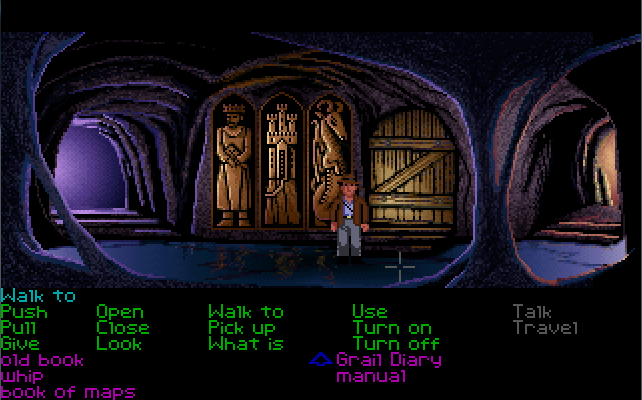Select the Use verb
This screenshot has width=642, height=400.
370,312
